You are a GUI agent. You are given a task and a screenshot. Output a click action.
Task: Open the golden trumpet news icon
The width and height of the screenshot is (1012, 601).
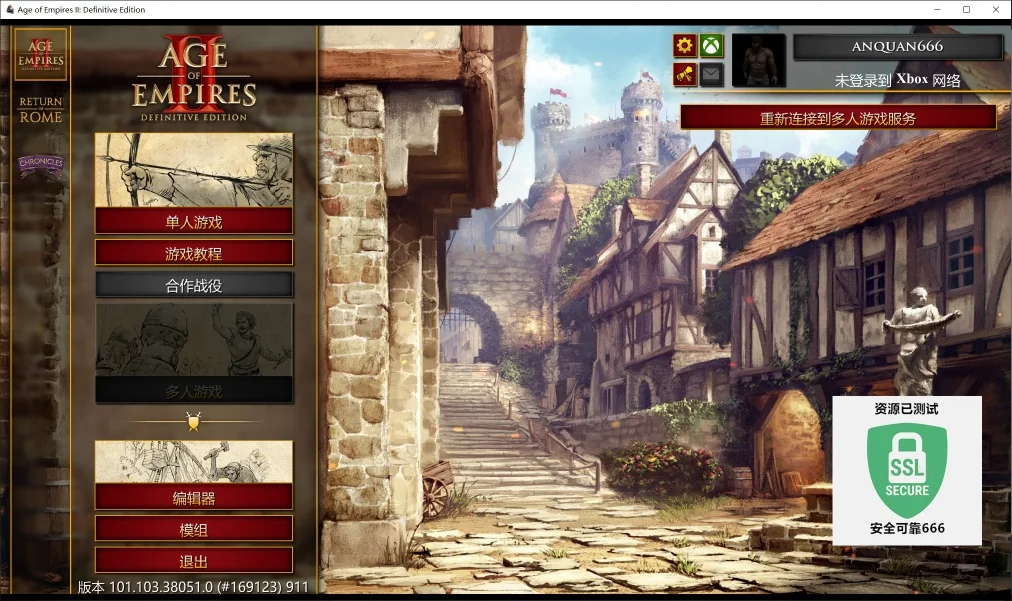click(684, 74)
